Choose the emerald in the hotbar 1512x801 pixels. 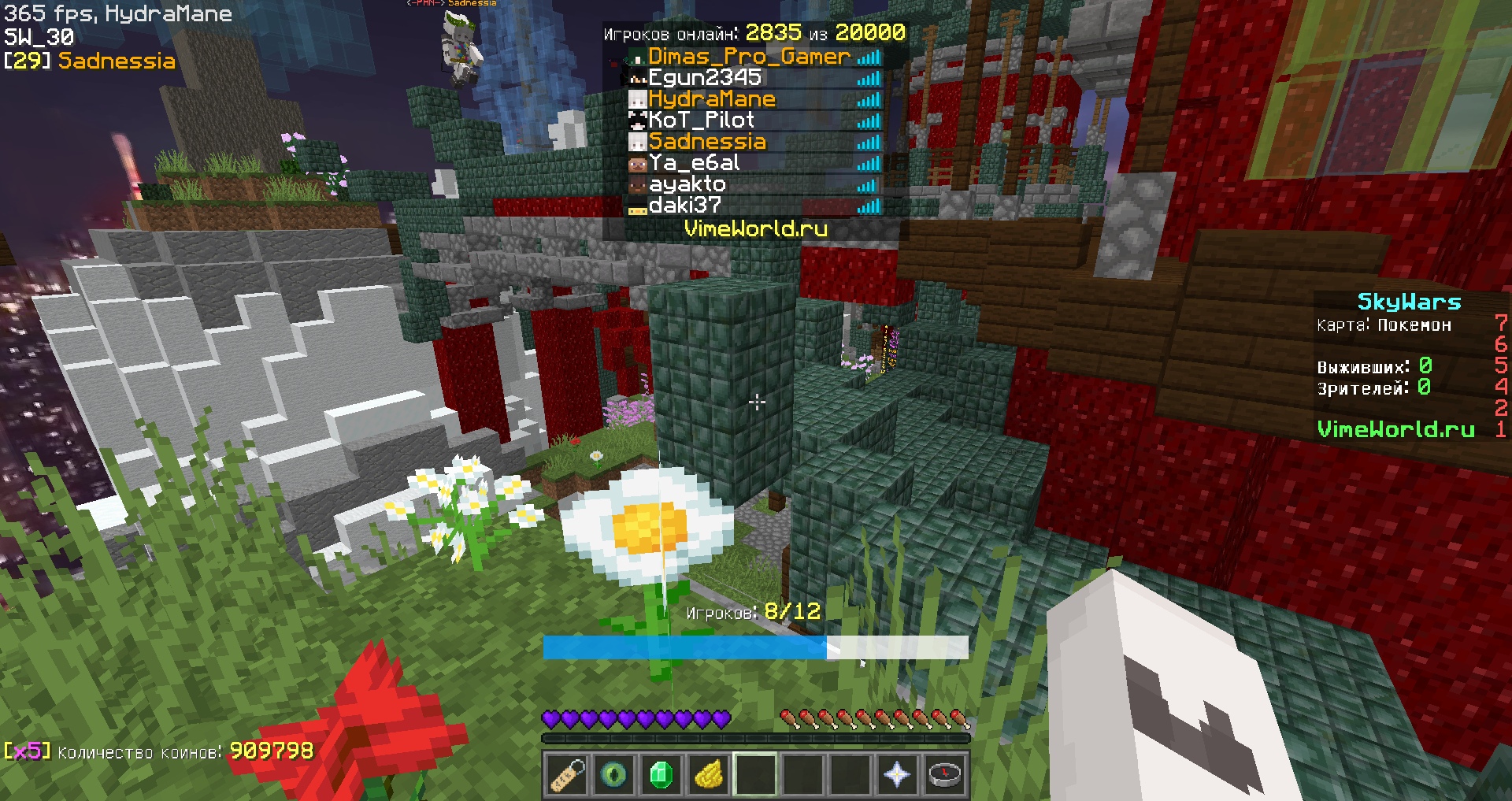coord(661,775)
